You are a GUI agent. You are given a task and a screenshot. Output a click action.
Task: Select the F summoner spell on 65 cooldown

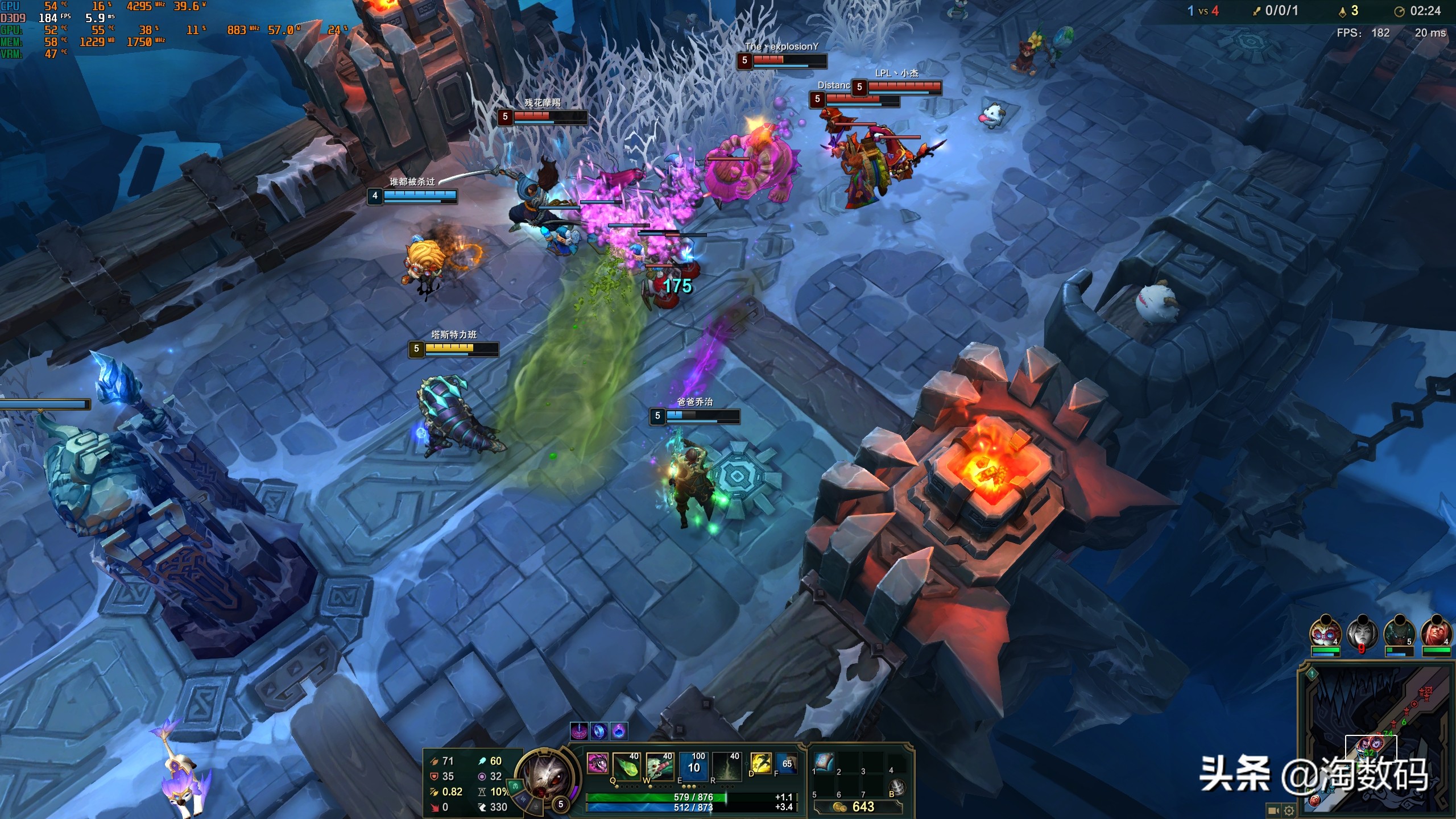(787, 763)
